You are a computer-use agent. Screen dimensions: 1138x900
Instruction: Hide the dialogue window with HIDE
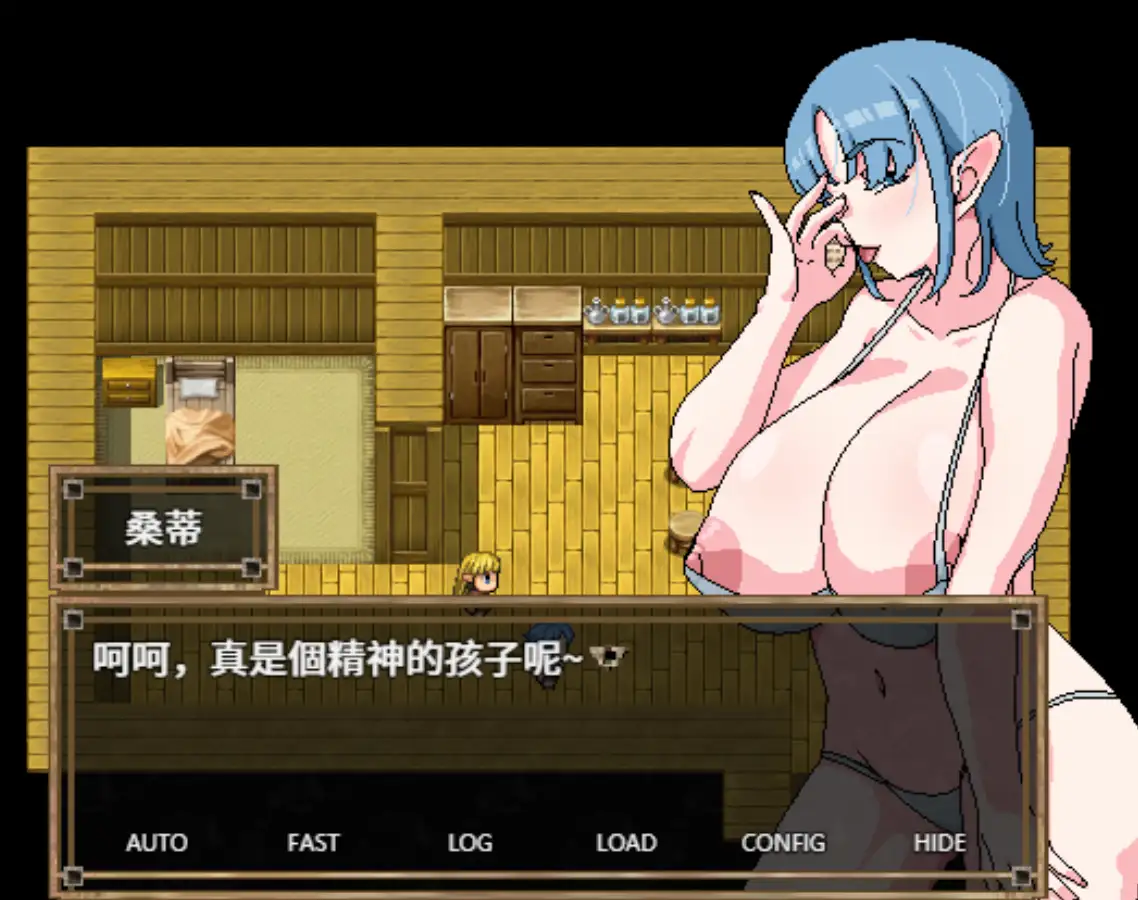tap(939, 843)
